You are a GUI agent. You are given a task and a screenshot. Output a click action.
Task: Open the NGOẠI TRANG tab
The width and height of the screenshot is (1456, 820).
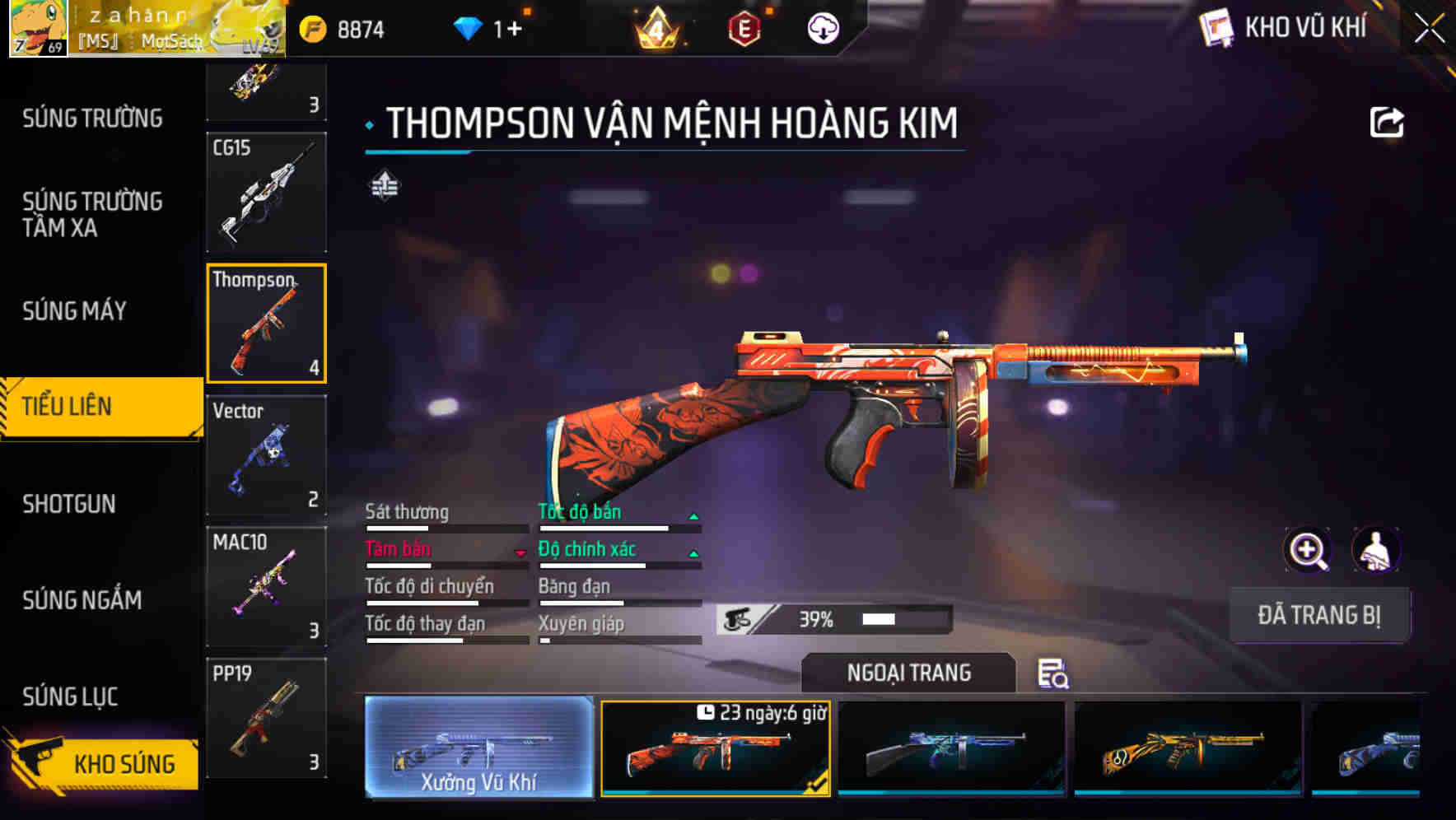coord(908,673)
